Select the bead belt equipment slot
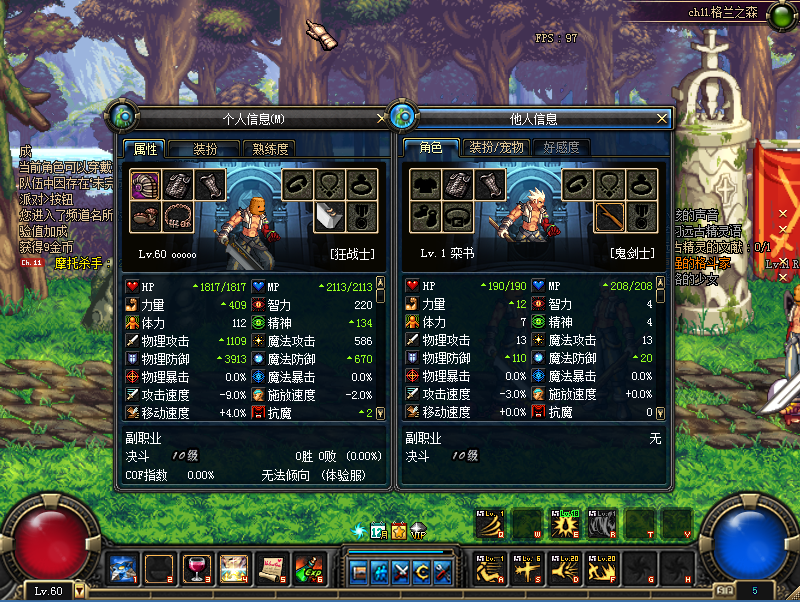This screenshot has width=800, height=602. point(178,215)
